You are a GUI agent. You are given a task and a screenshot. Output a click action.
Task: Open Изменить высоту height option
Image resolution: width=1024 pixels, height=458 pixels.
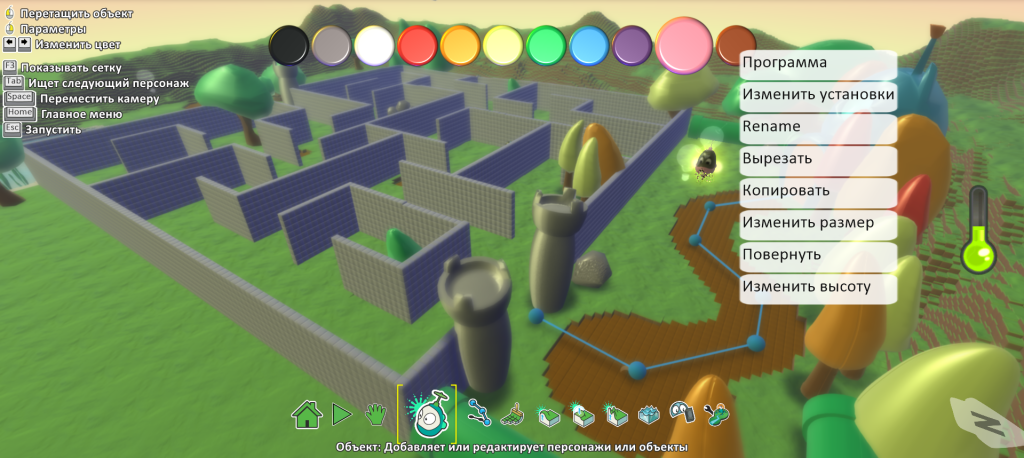(817, 287)
